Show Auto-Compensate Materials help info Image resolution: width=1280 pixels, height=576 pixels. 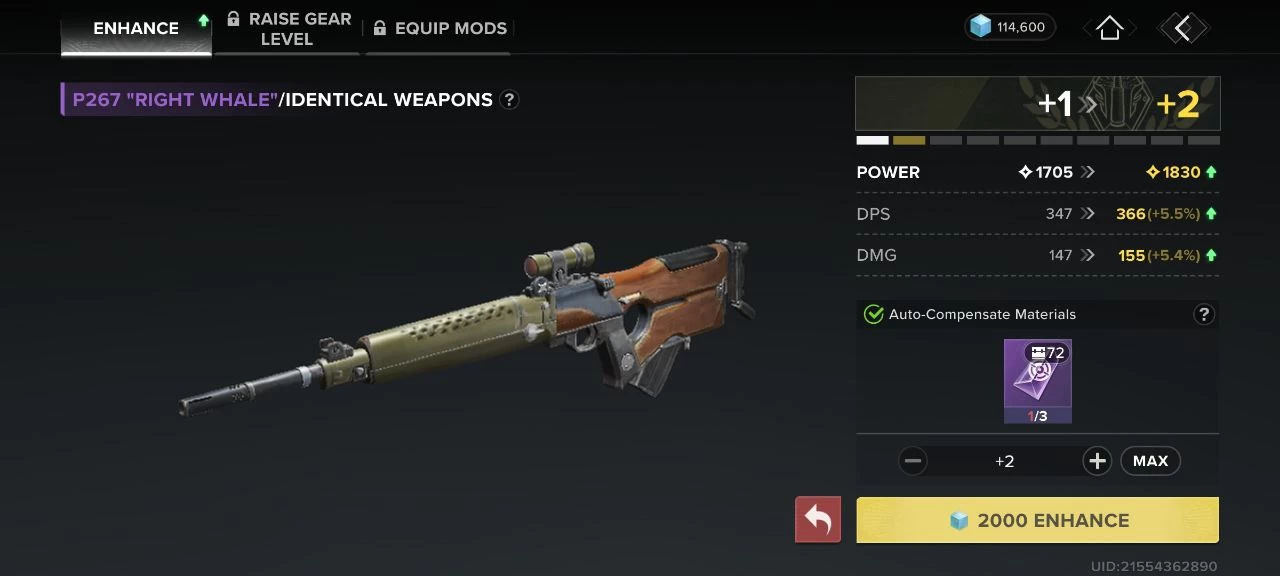(1203, 315)
